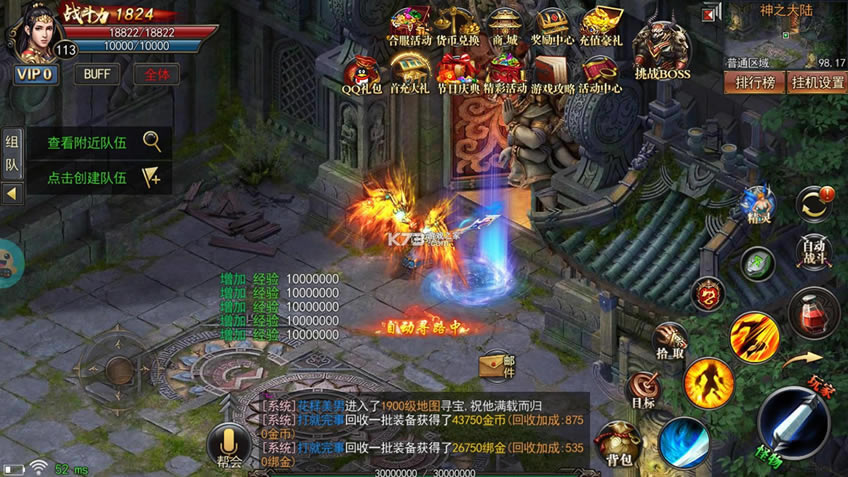Select the 挑战BOSS challenge icon

pos(662,50)
